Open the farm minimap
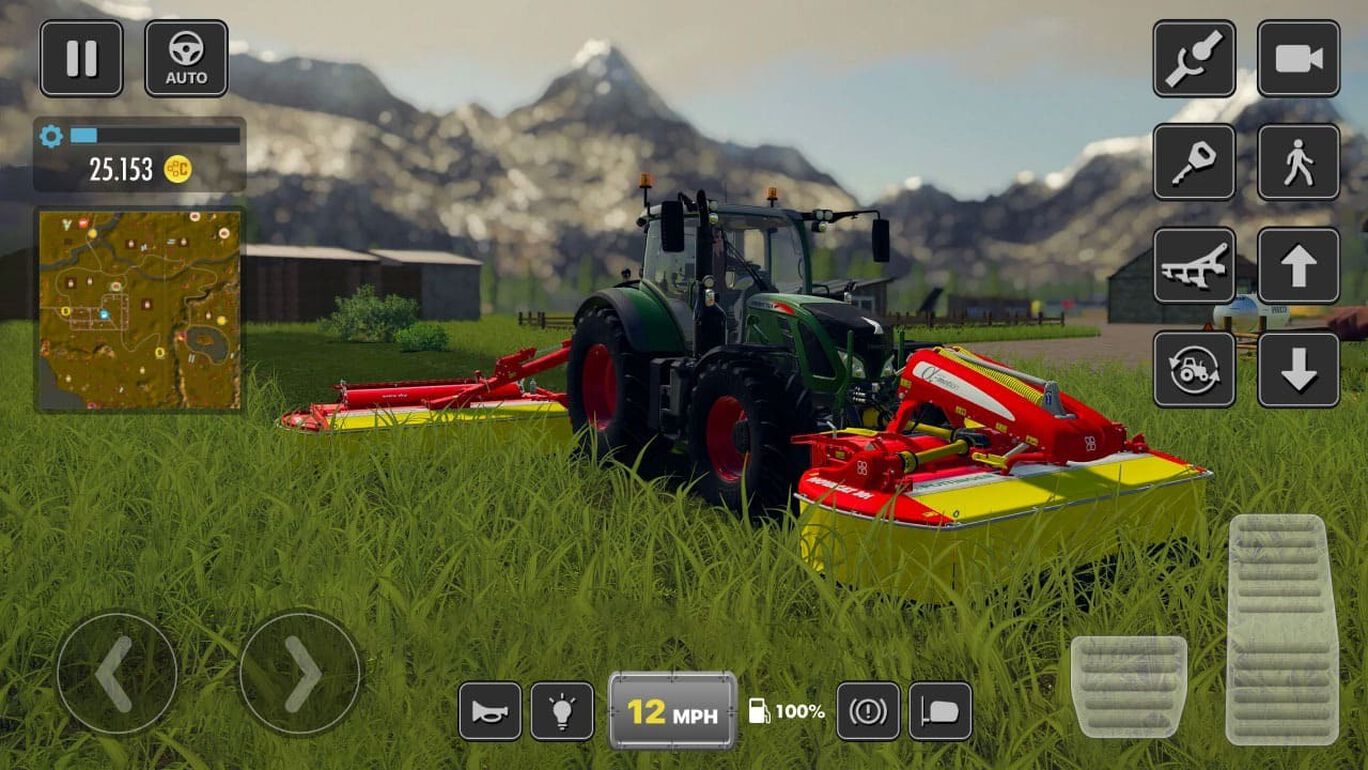This screenshot has height=770, width=1368. tap(140, 309)
